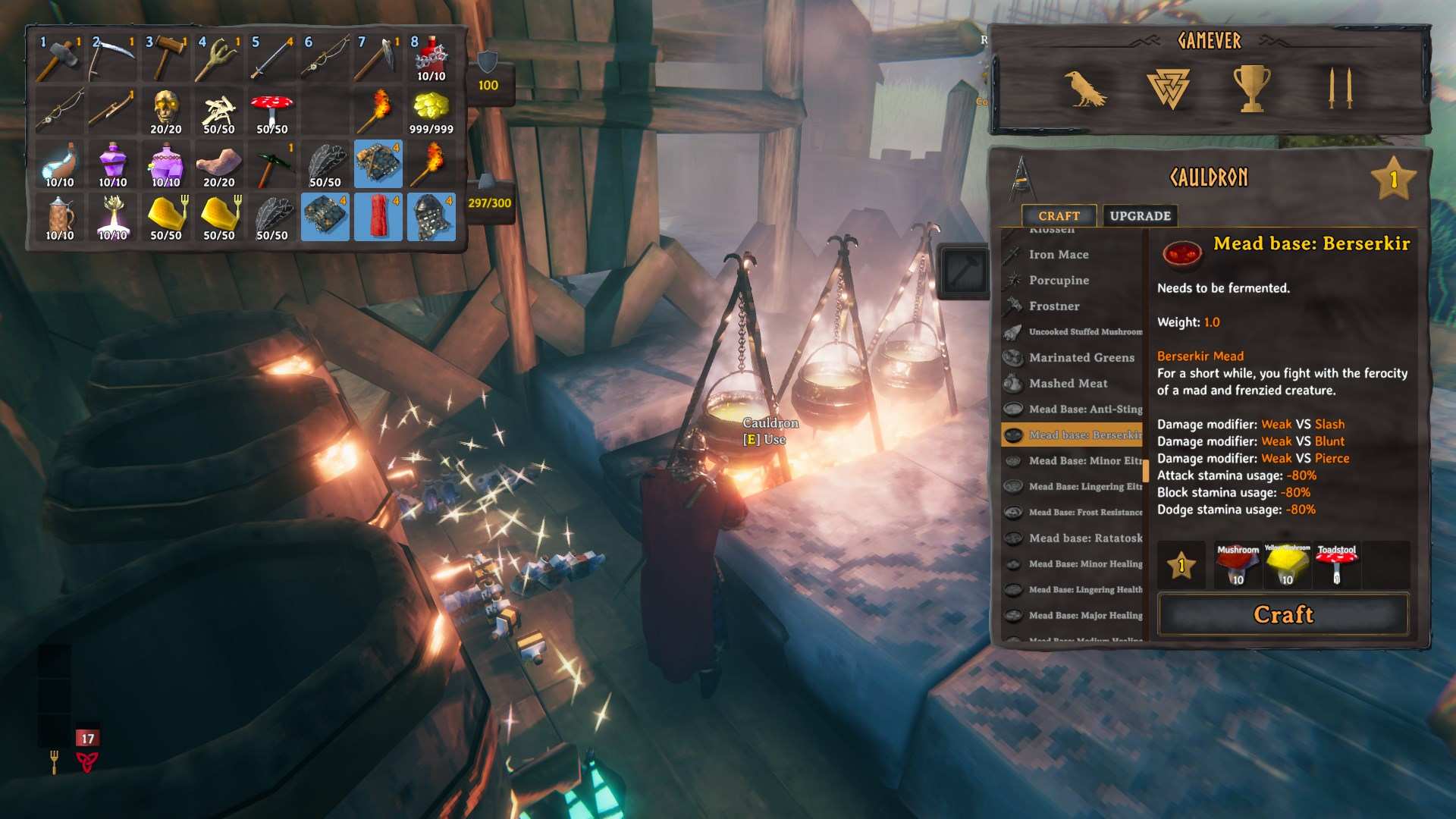Pick the Frostner recipe
Viewport: 1456px width, 819px height.
click(1054, 306)
